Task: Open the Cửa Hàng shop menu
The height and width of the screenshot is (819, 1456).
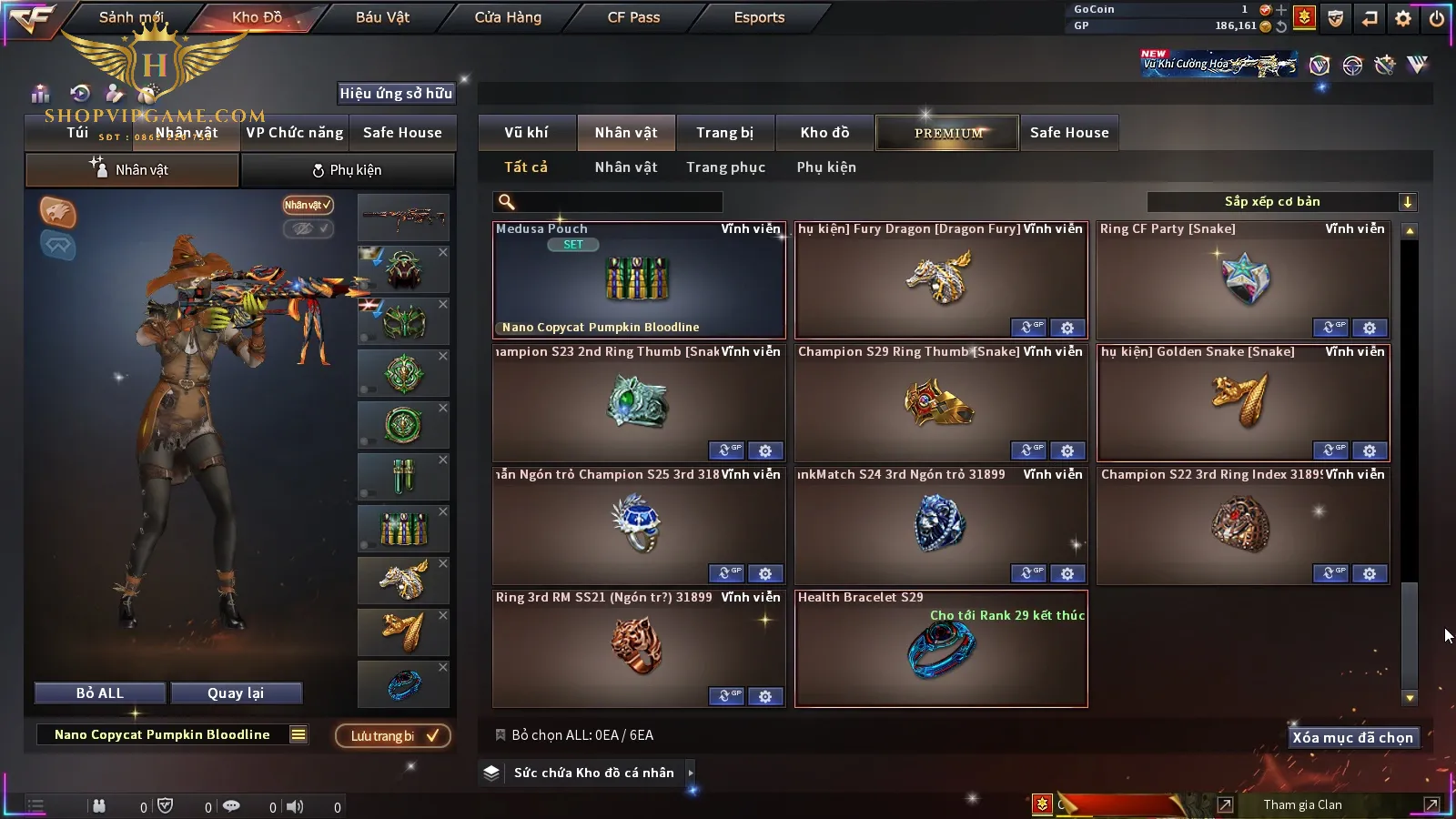Action: [508, 17]
